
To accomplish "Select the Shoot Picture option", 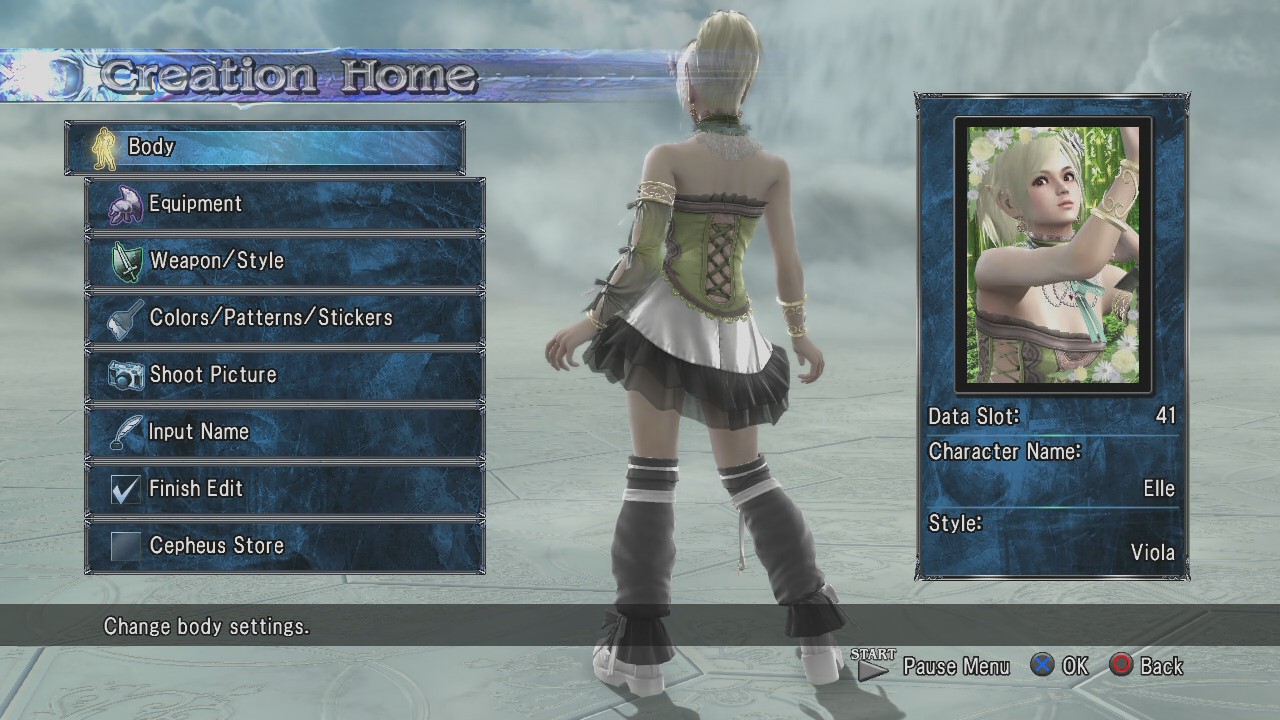I will point(285,375).
